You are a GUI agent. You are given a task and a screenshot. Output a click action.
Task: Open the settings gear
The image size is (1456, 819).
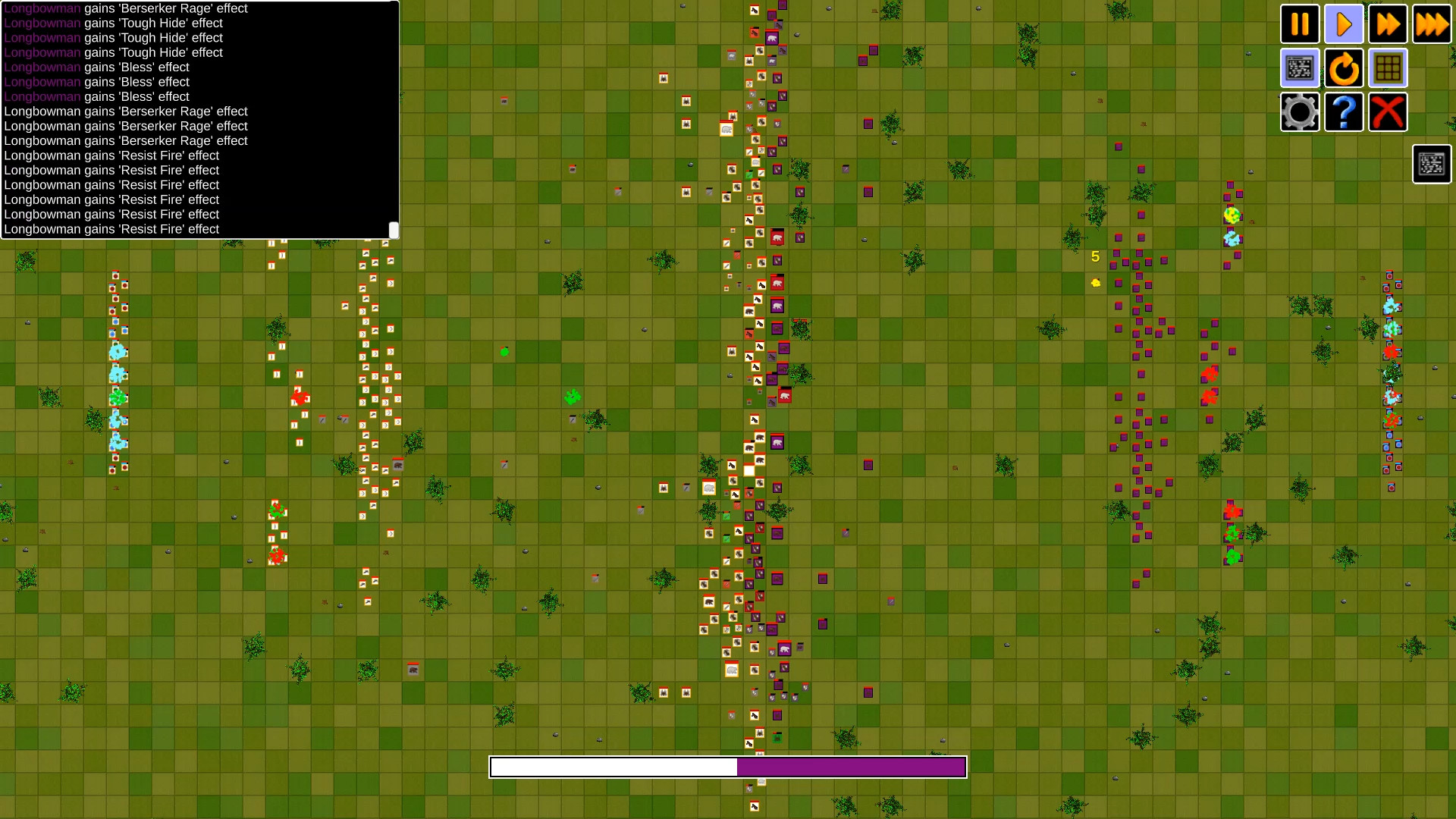pyautogui.click(x=1300, y=111)
